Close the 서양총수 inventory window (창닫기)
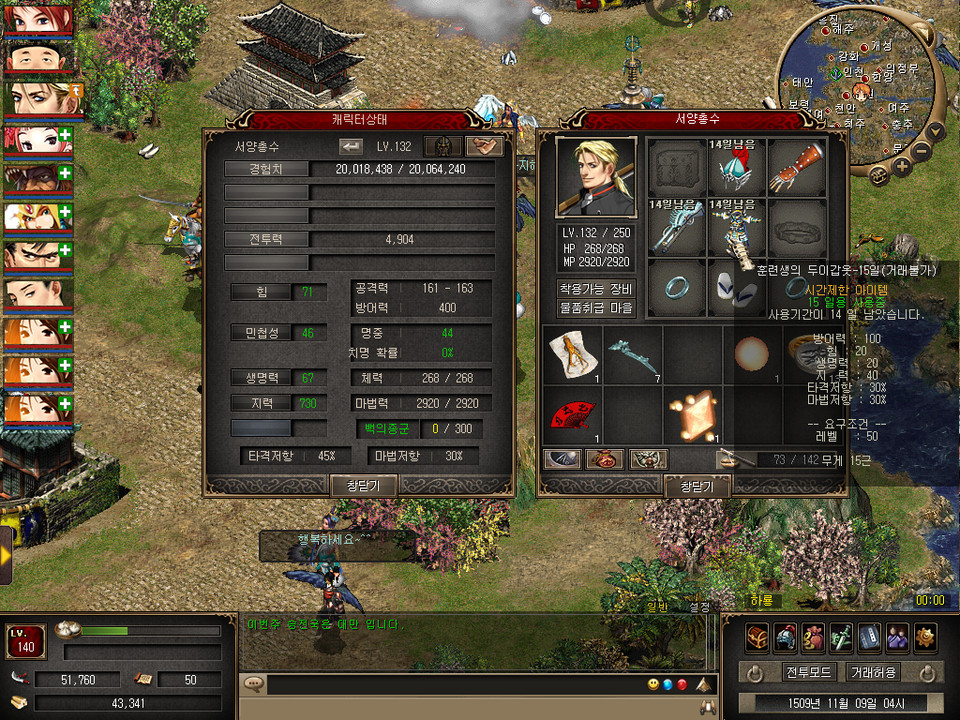 [x=697, y=486]
